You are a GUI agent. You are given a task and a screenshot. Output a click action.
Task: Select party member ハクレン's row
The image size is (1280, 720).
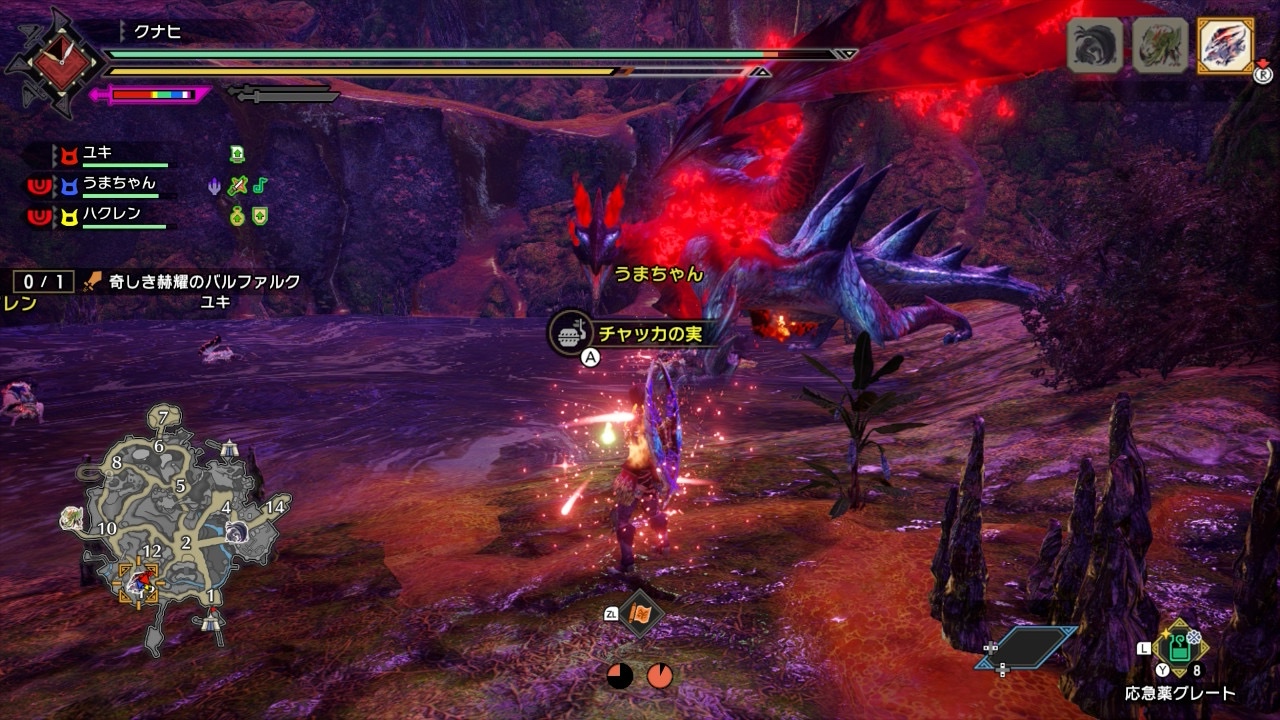coord(110,215)
